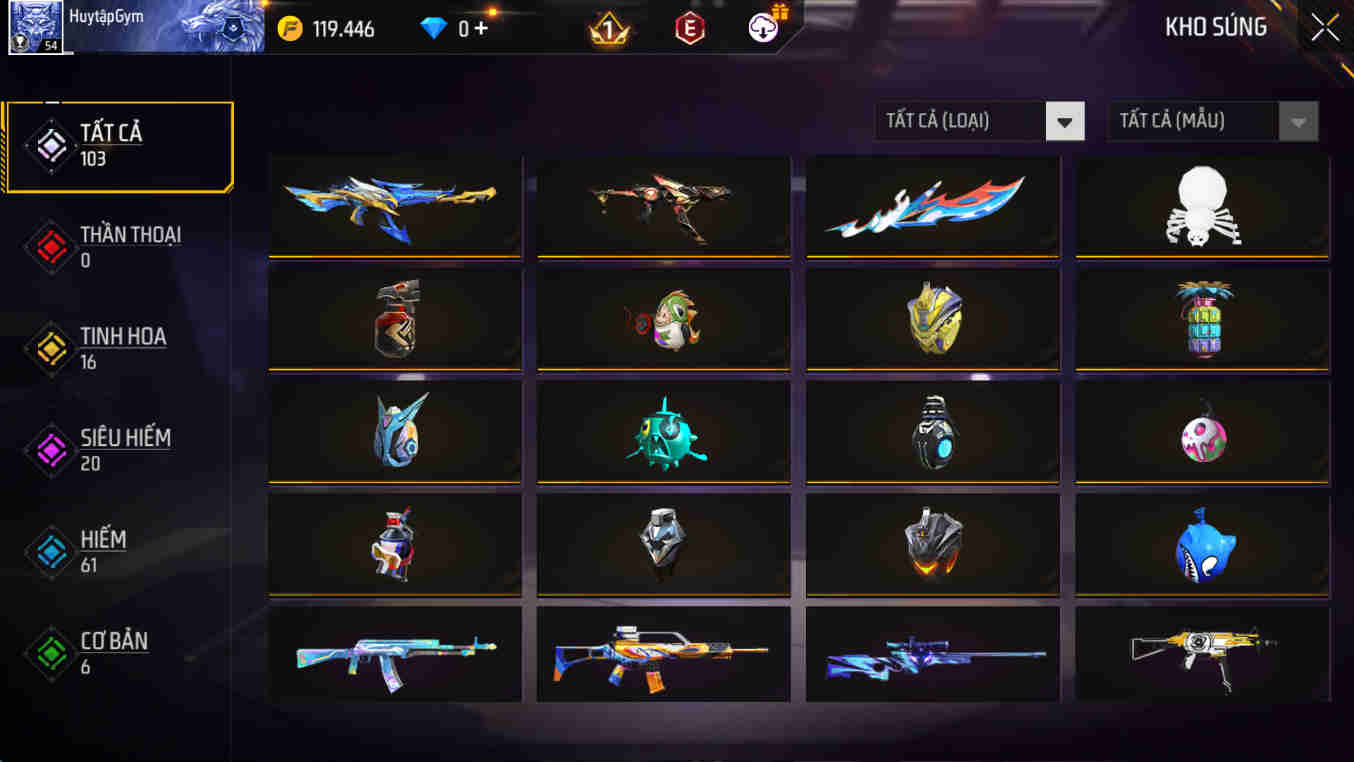Image resolution: width=1354 pixels, height=762 pixels.
Task: Click the green CƠ BẢN rarity icon
Action: (49, 653)
